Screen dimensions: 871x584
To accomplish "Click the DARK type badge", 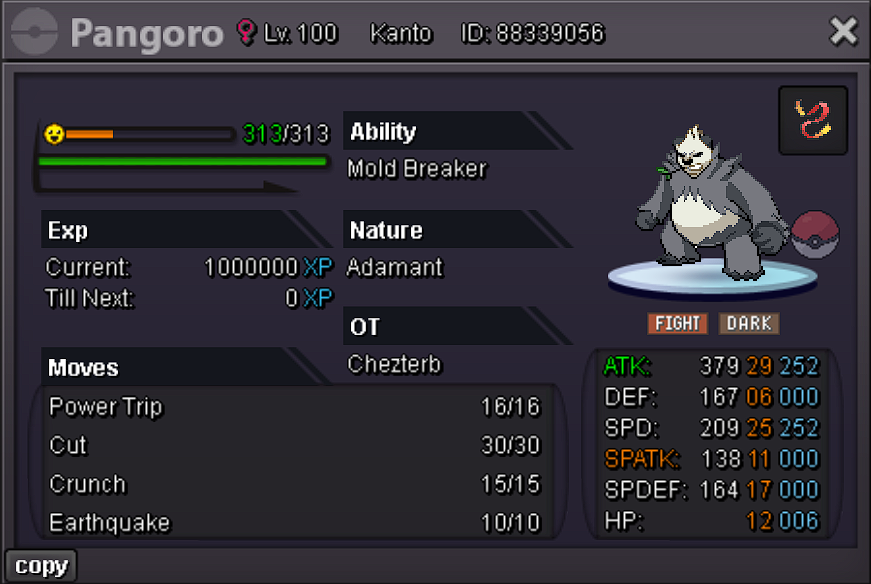I will click(x=748, y=323).
